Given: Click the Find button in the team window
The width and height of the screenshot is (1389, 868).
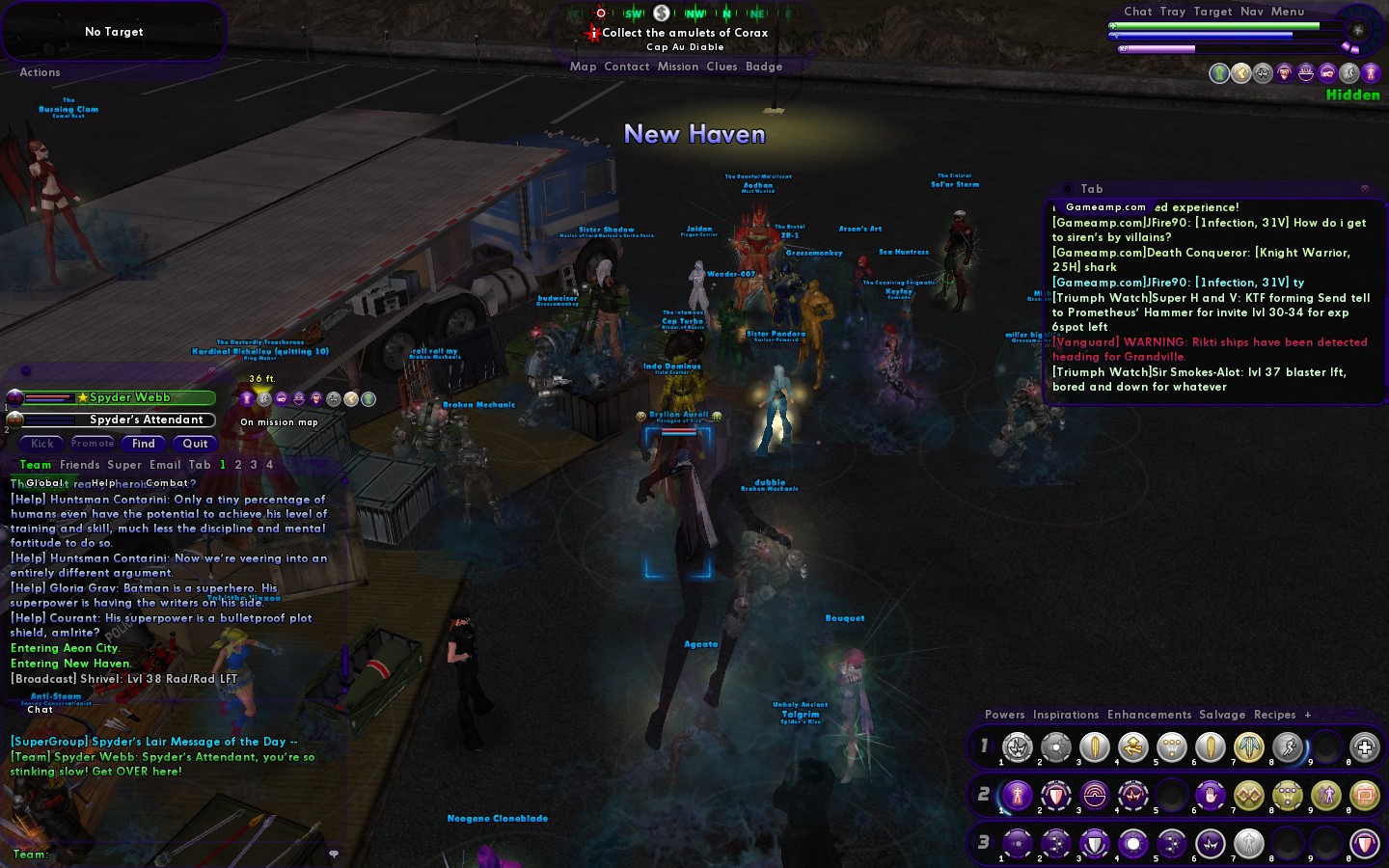Looking at the screenshot, I should [x=144, y=444].
